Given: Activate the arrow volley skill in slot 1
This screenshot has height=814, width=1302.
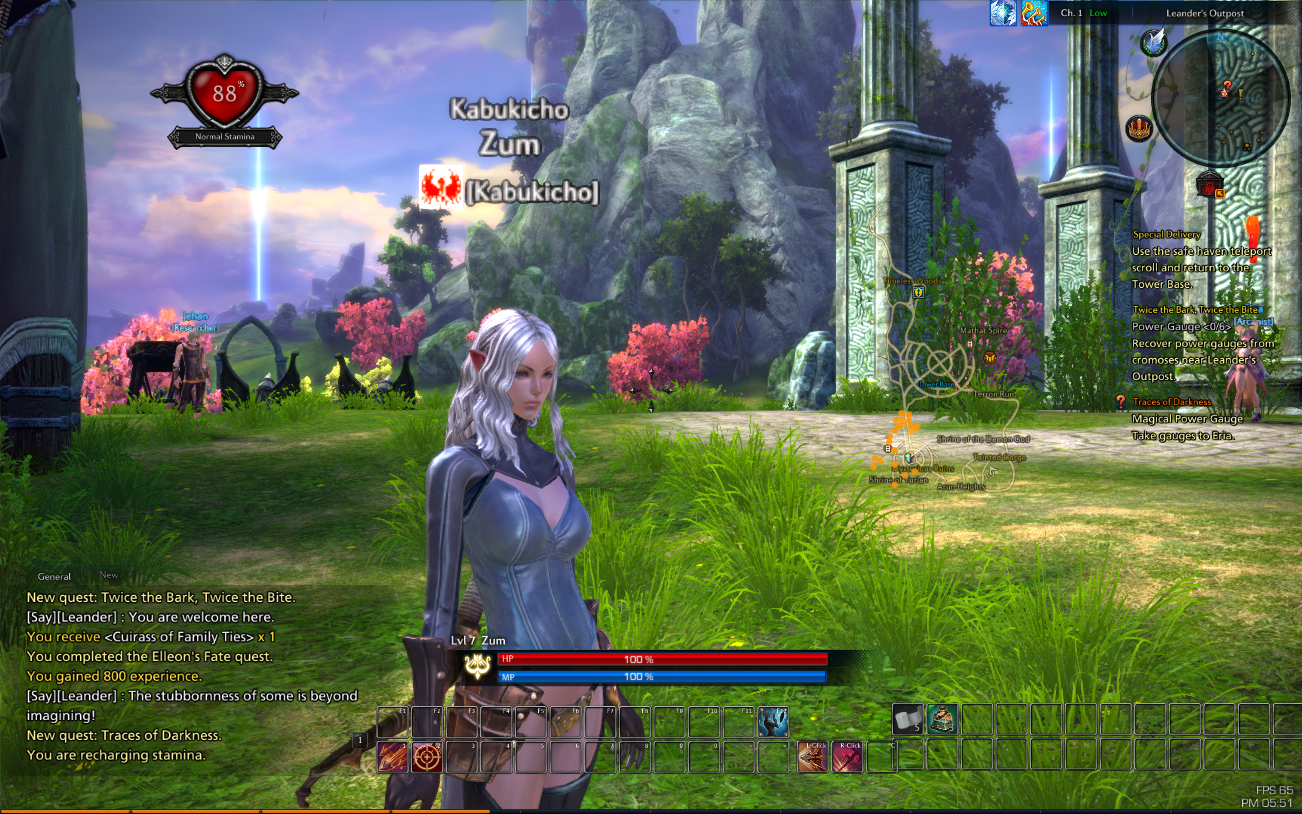Looking at the screenshot, I should point(392,757).
